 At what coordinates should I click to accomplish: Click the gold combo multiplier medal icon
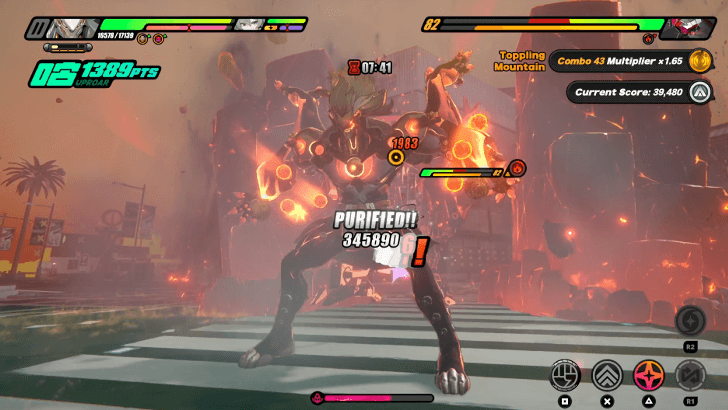tap(699, 61)
